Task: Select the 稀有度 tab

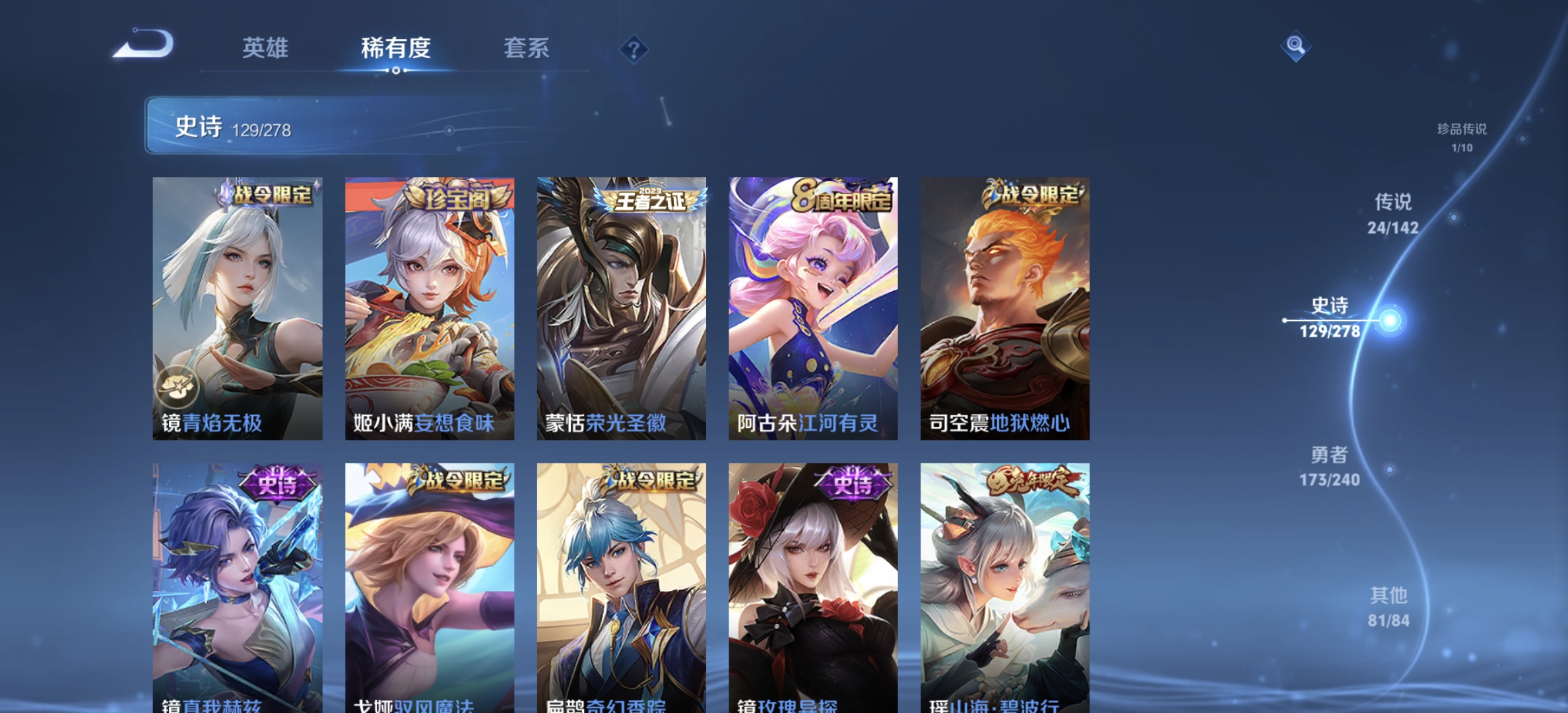Action: click(x=396, y=48)
